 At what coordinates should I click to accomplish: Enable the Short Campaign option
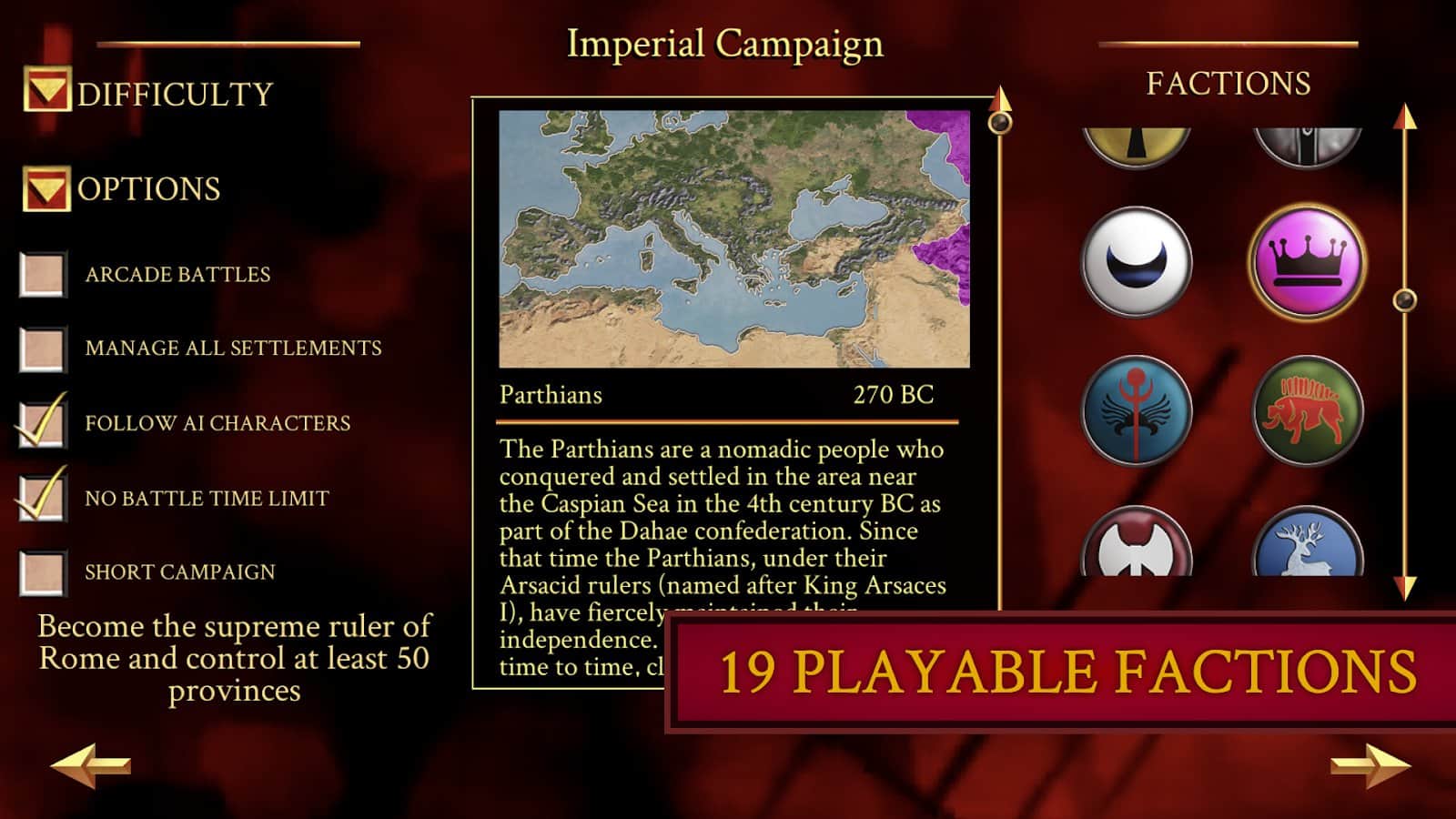(43, 572)
